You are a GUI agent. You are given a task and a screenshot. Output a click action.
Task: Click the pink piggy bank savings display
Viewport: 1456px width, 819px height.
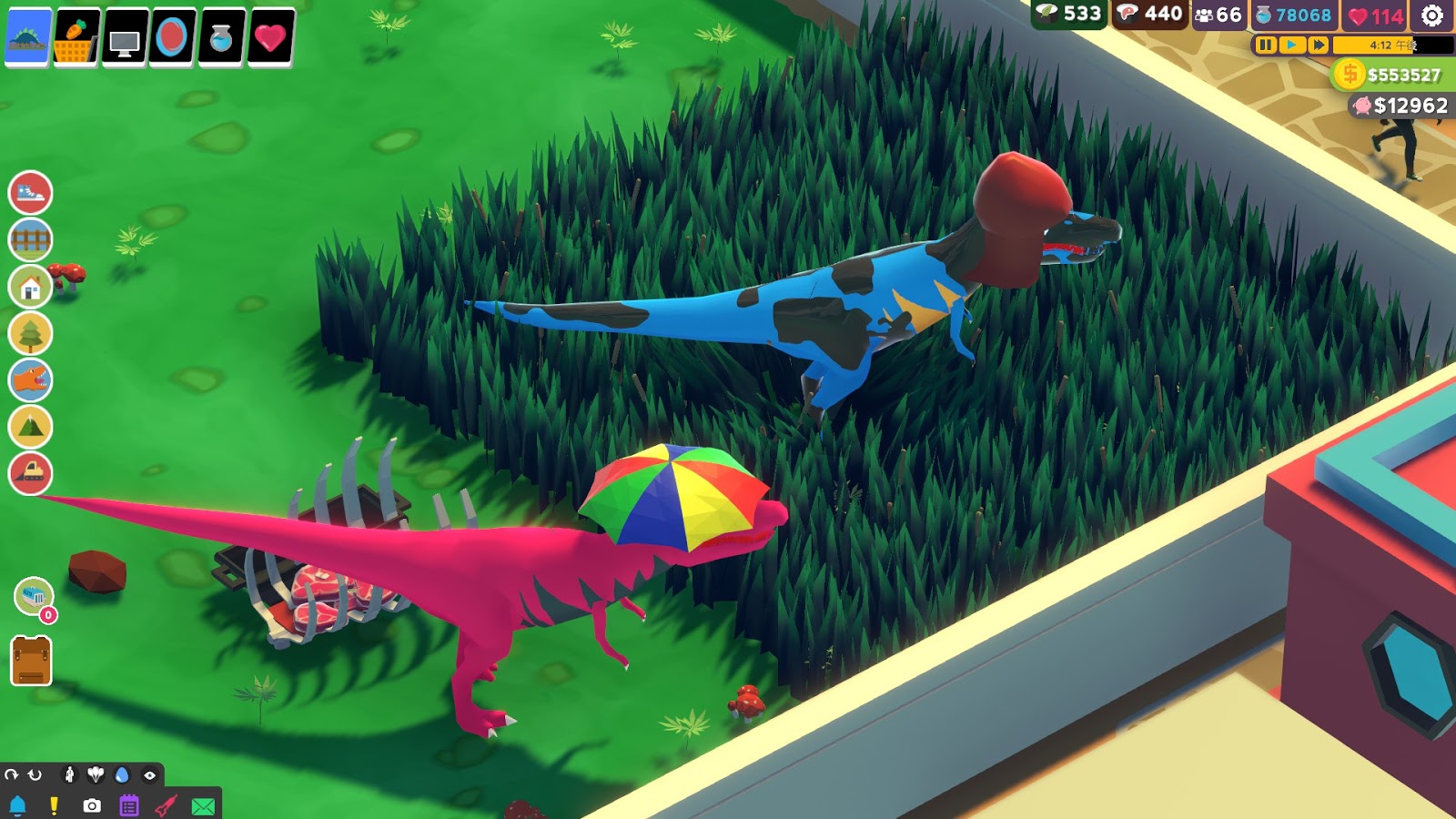pos(1362,106)
